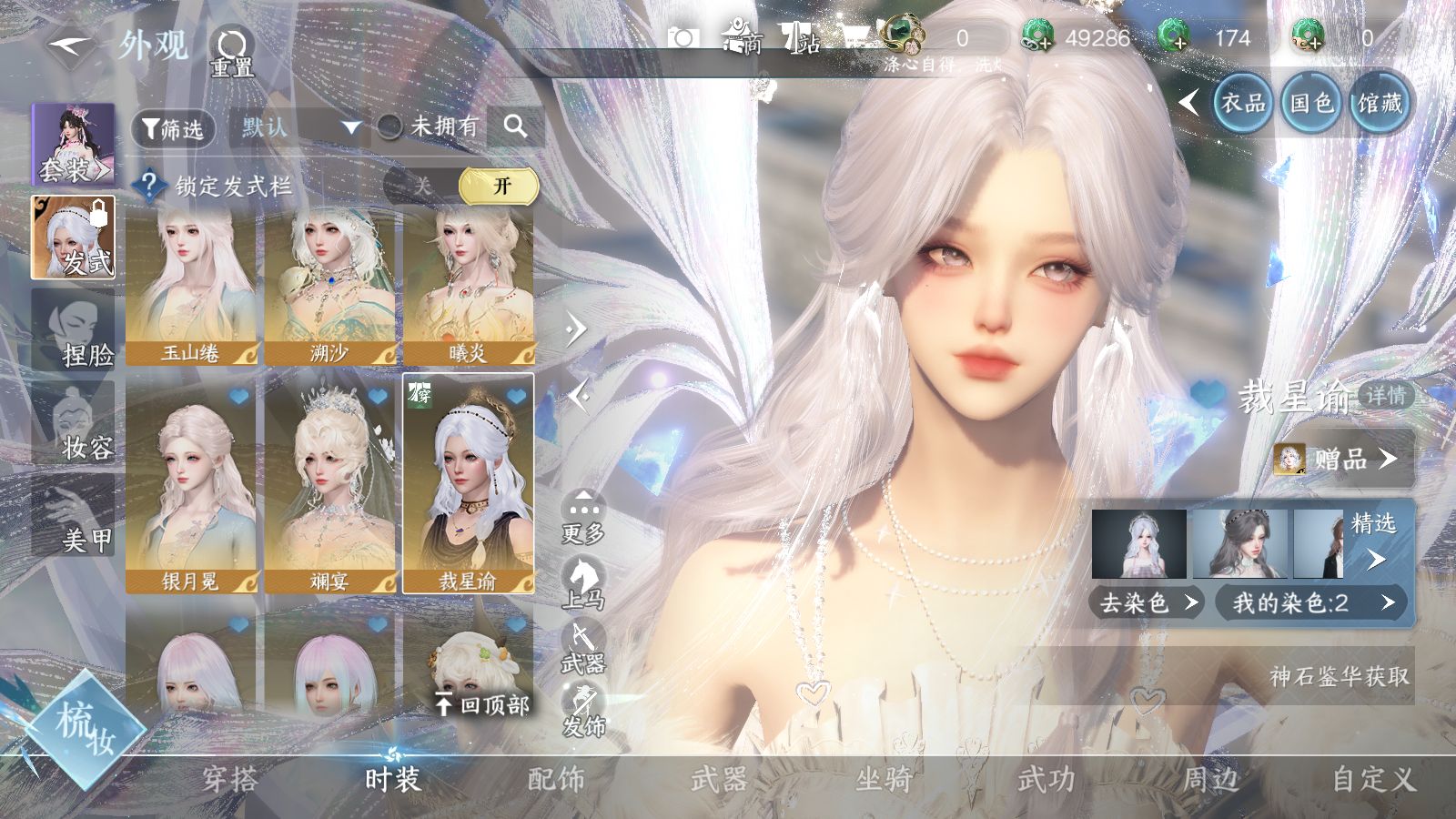Image resolution: width=1456 pixels, height=819 pixels.
Task: Open the 妆容 makeup category
Action: click(x=74, y=424)
